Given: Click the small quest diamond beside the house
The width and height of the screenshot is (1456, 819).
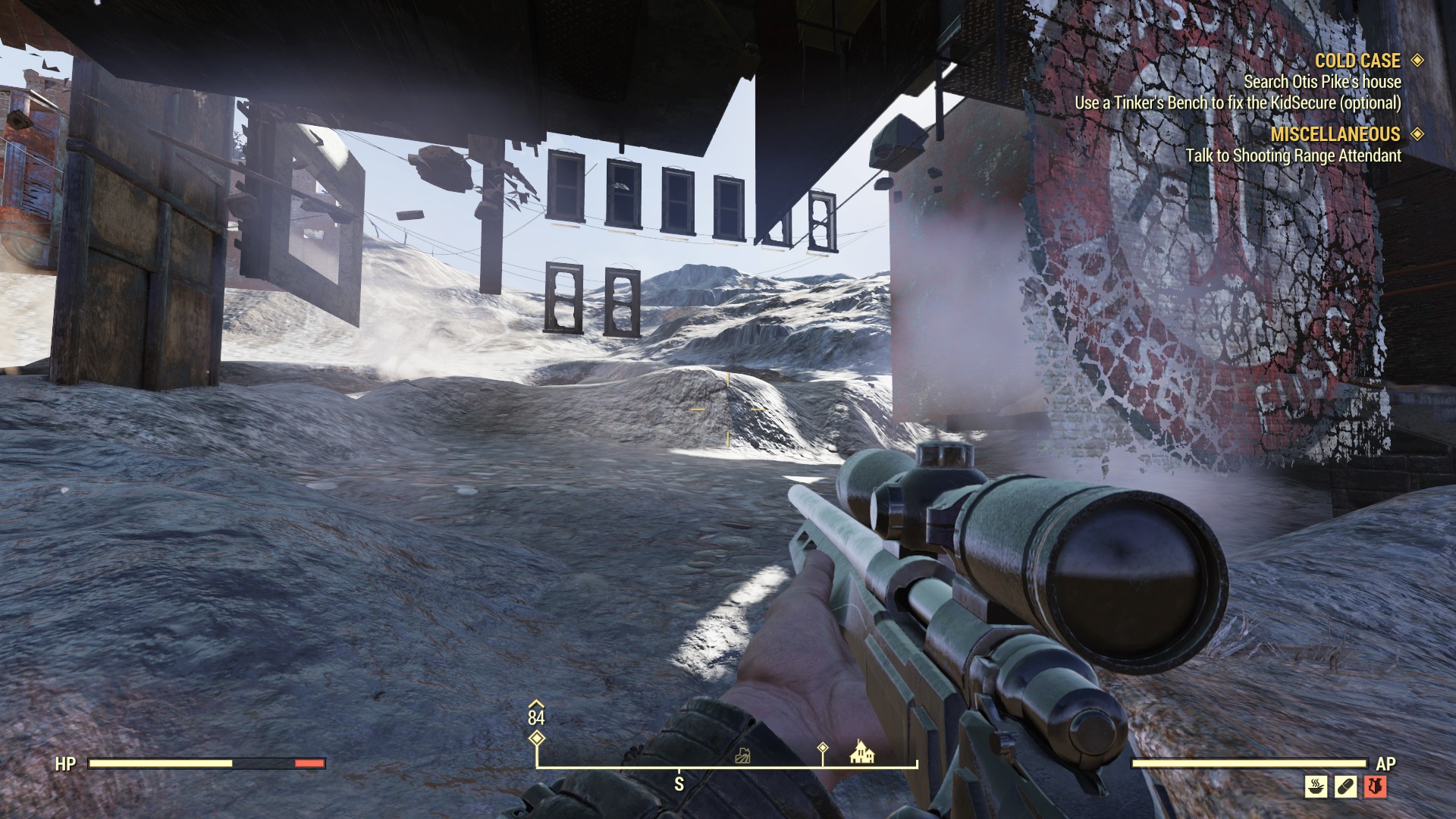Looking at the screenshot, I should tap(823, 748).
